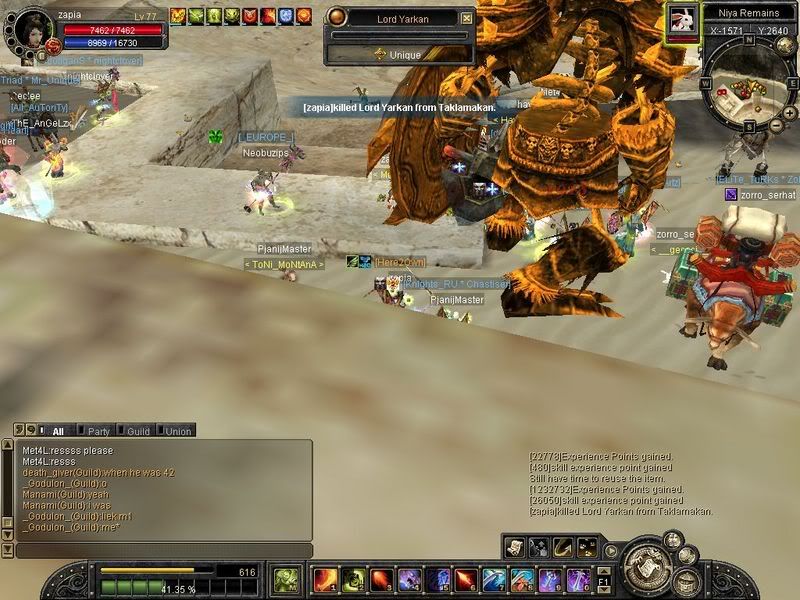The height and width of the screenshot is (600, 800).
Task: Select the Guild chat tab
Action: tap(138, 431)
